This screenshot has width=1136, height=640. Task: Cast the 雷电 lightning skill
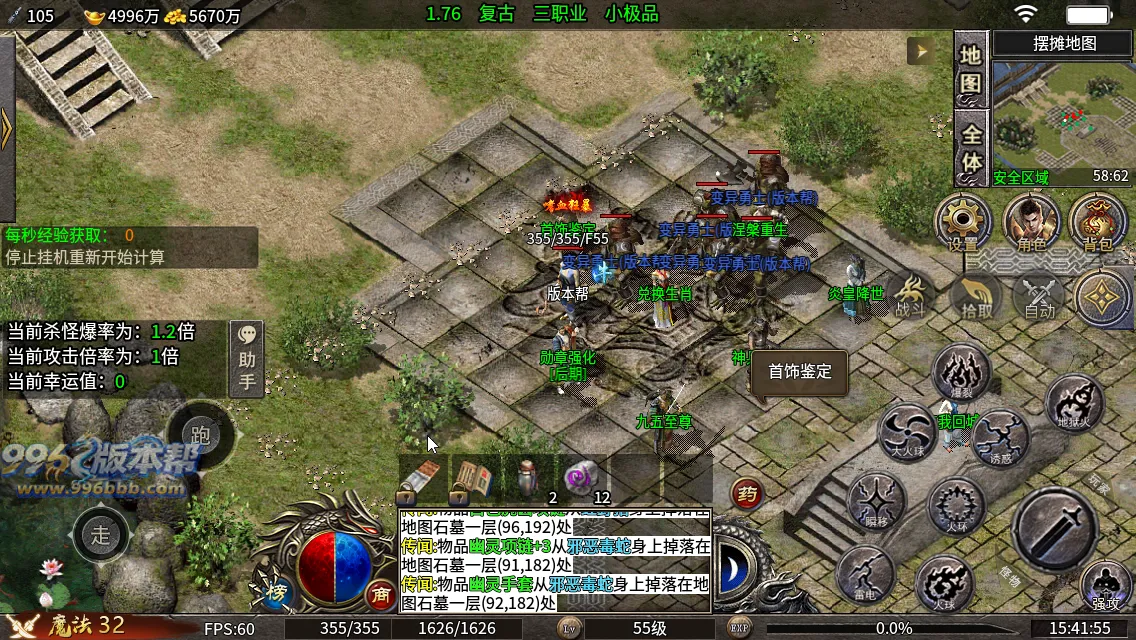click(866, 575)
